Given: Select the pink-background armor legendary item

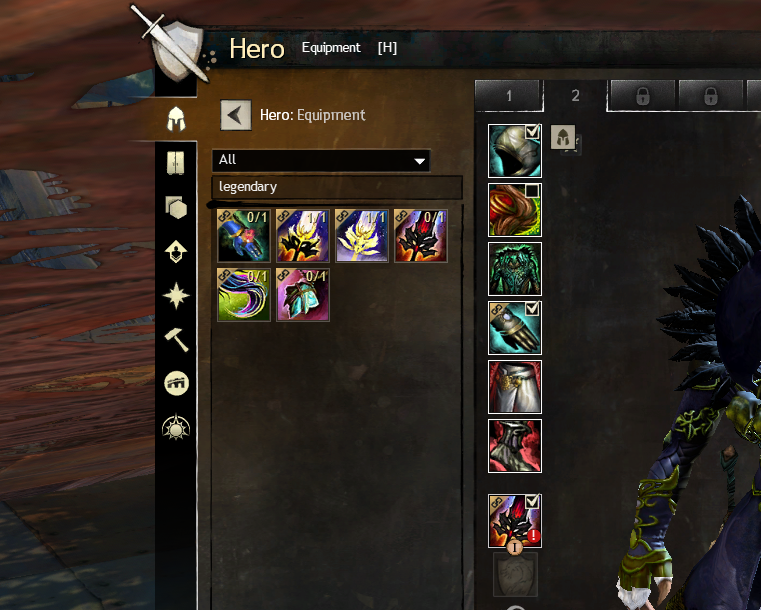Looking at the screenshot, I should [302, 294].
